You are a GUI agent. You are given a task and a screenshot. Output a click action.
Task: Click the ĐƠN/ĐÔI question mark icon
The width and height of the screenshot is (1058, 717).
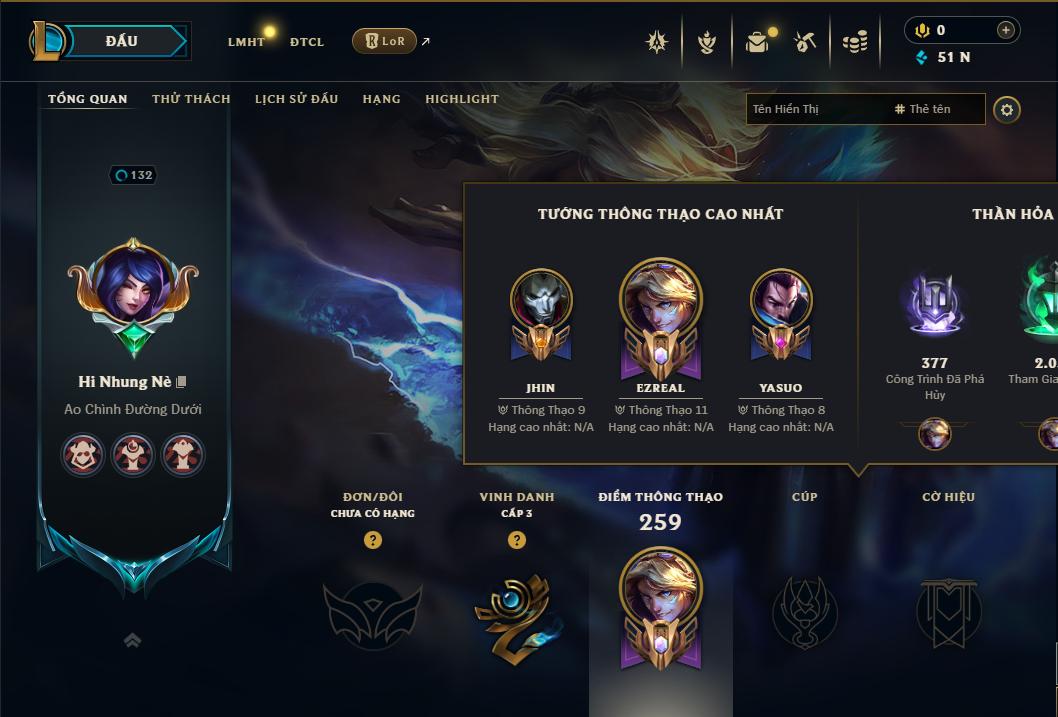tap(372, 540)
